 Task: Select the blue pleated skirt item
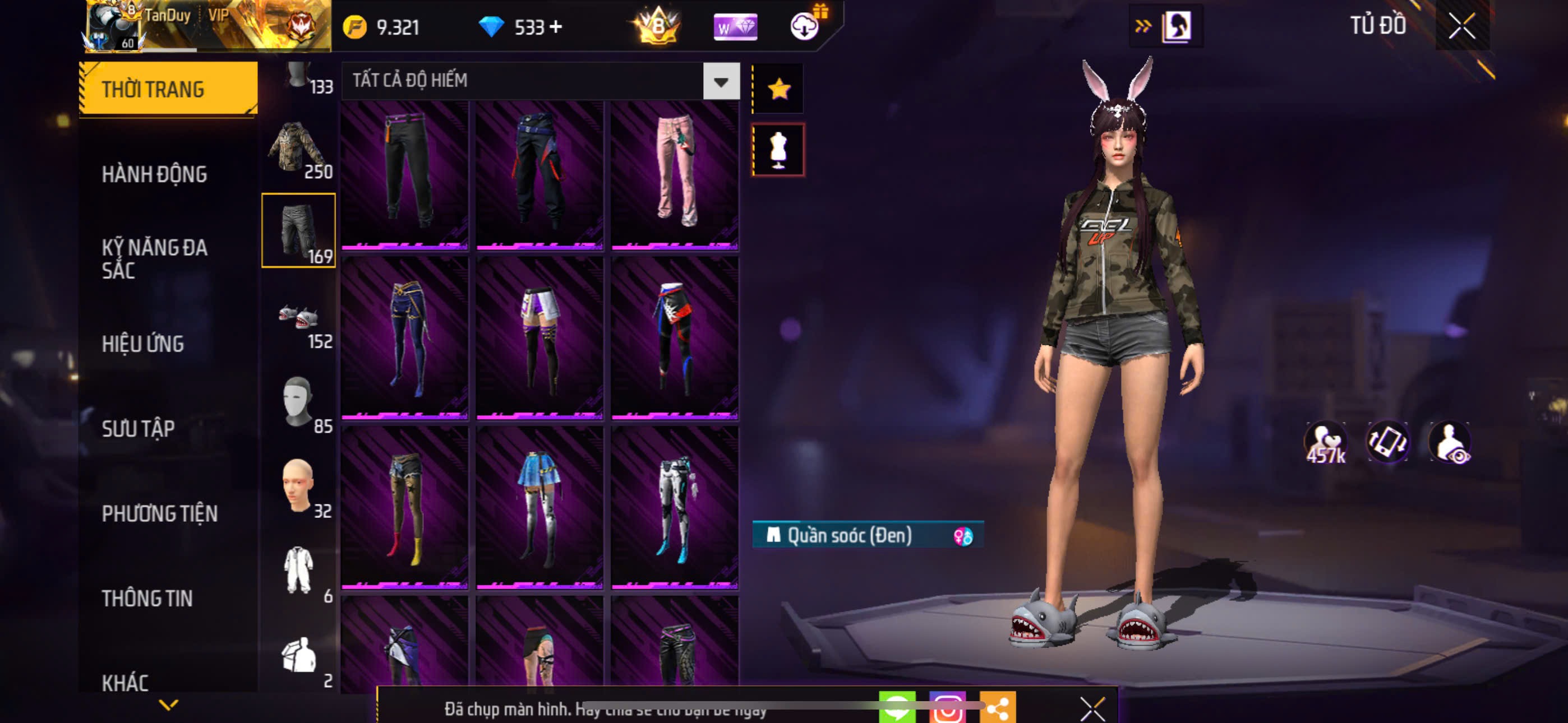pyautogui.click(x=539, y=507)
